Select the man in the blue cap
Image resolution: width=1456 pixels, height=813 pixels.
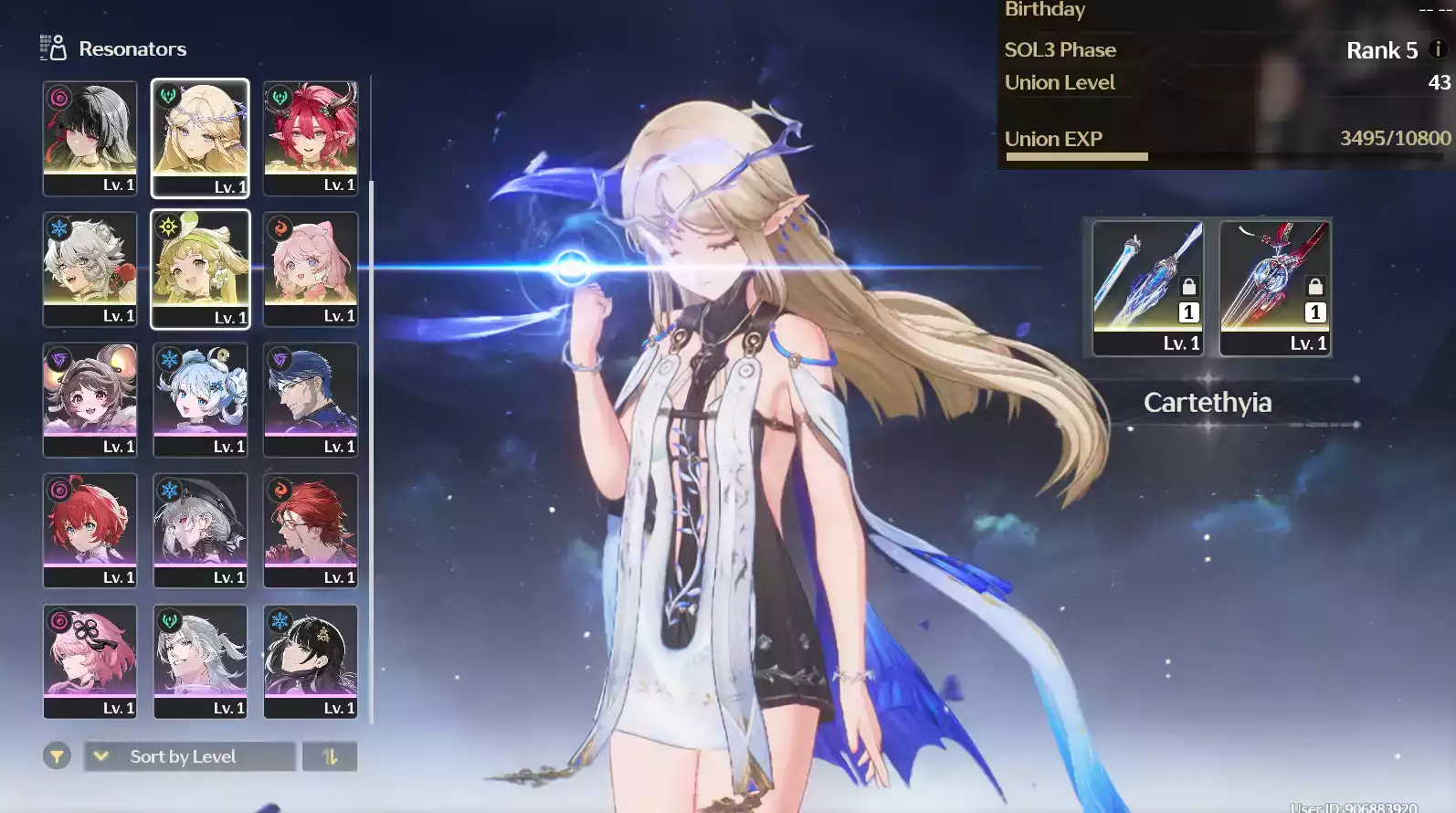click(x=311, y=399)
